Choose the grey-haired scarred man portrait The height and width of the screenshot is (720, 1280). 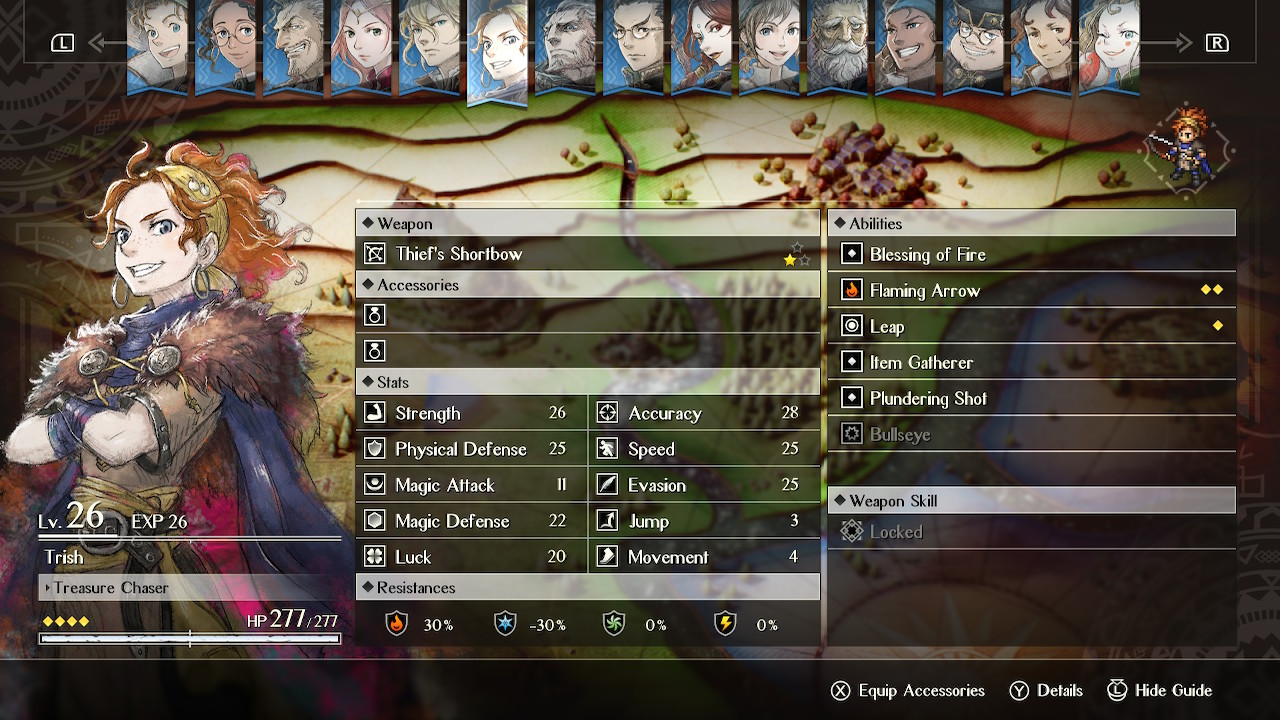pyautogui.click(x=565, y=46)
